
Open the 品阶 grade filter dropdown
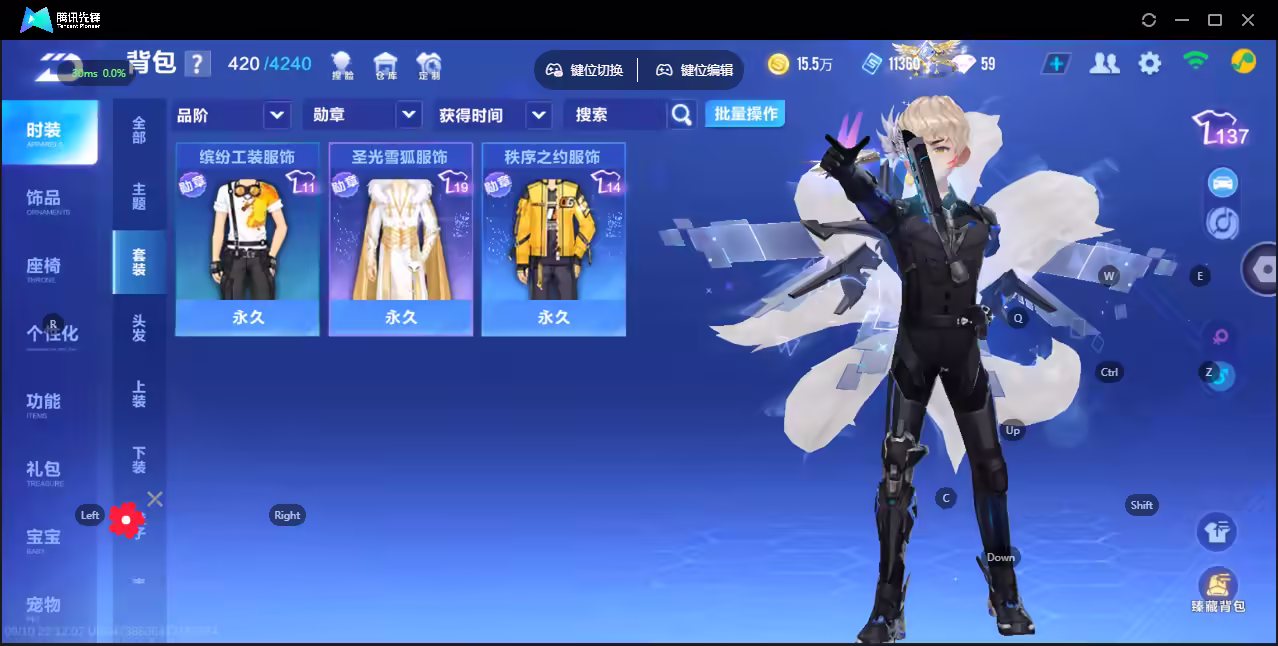(x=232, y=115)
